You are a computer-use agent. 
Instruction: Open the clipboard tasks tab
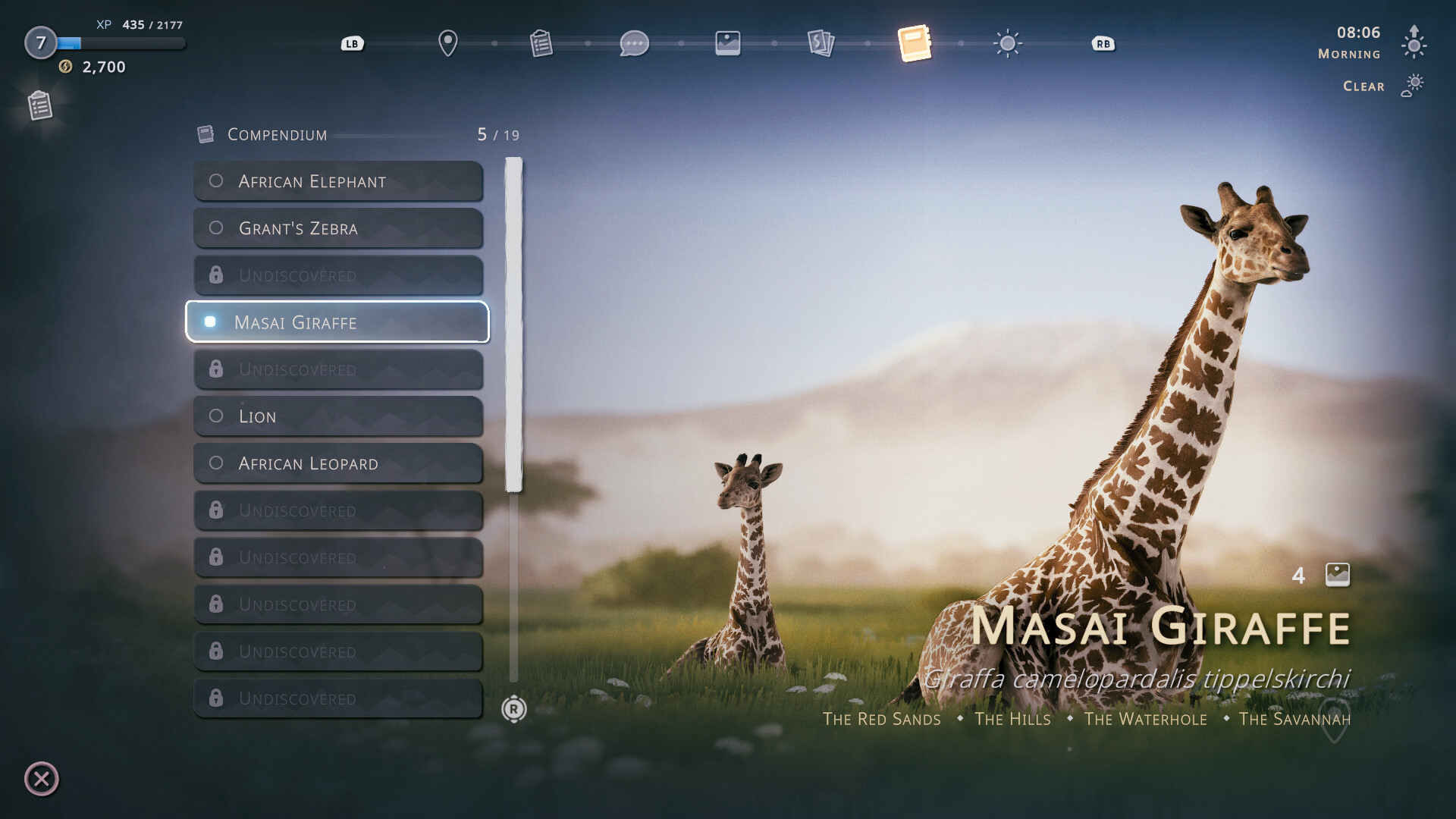pyautogui.click(x=541, y=43)
